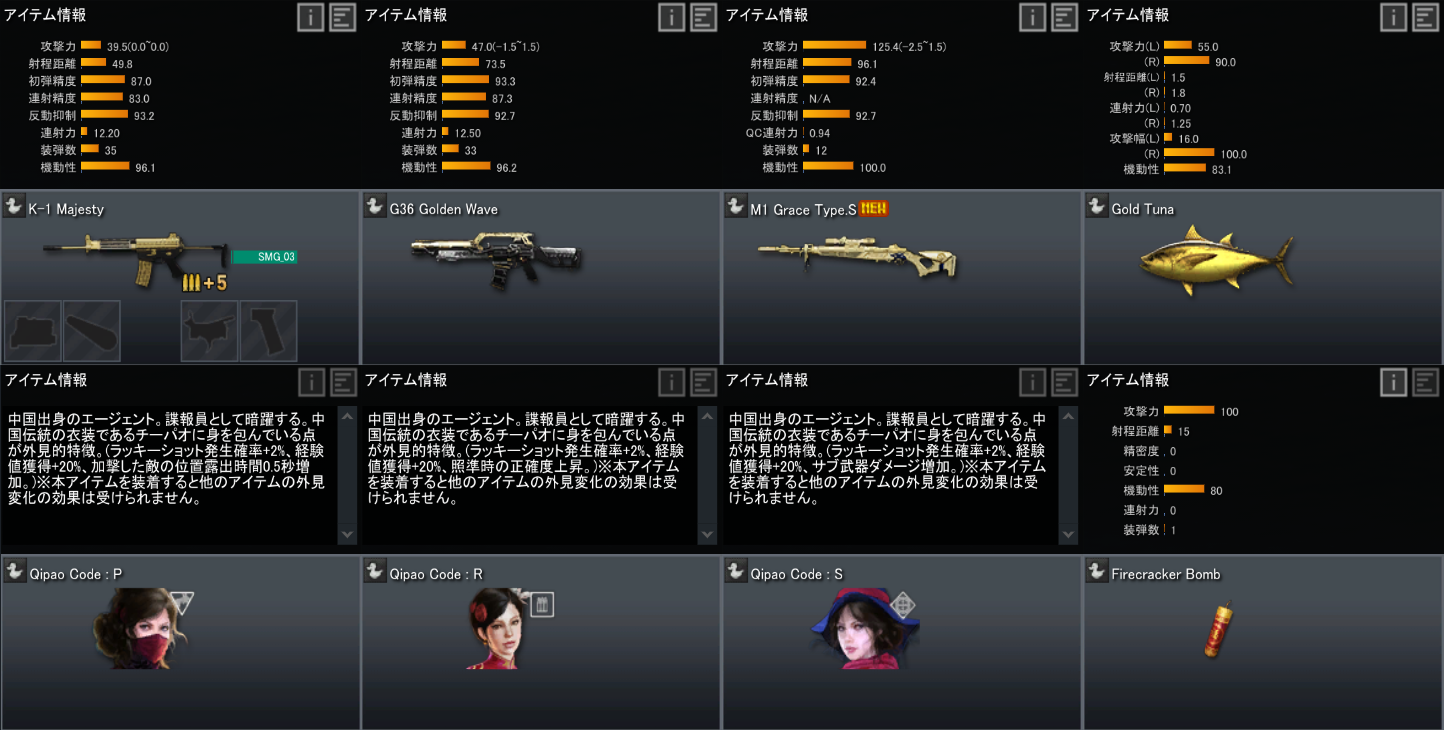Screen dimensions: 1444x730
Task: Select the Qipao Code : P character portrait
Action: tap(142, 629)
